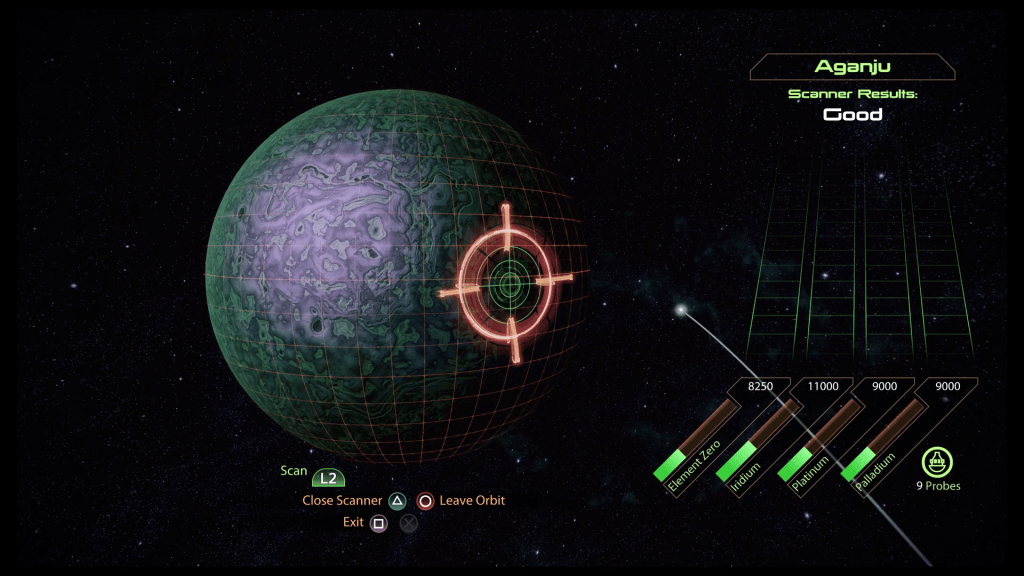Click the Exit option label
The height and width of the screenshot is (576, 1024).
[353, 522]
